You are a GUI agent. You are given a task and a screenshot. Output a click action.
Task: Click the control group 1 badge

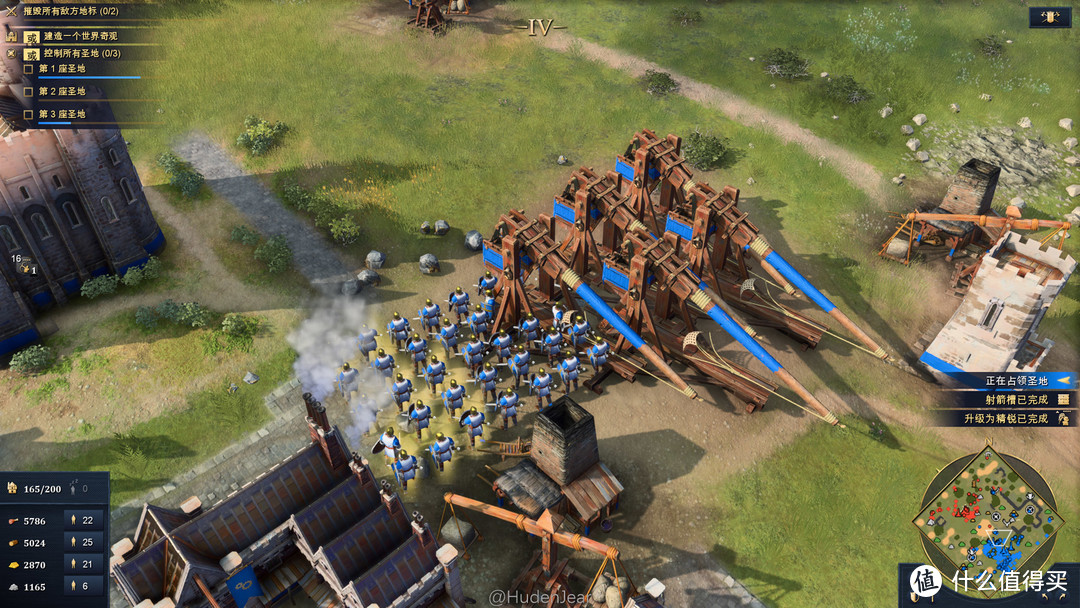point(27,268)
